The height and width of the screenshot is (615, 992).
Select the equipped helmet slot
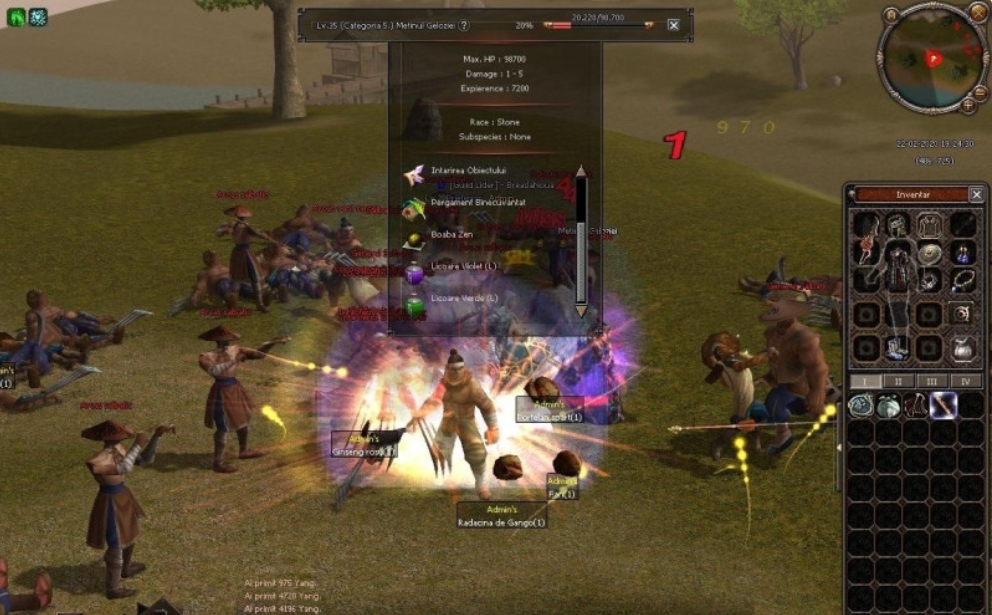(x=897, y=226)
